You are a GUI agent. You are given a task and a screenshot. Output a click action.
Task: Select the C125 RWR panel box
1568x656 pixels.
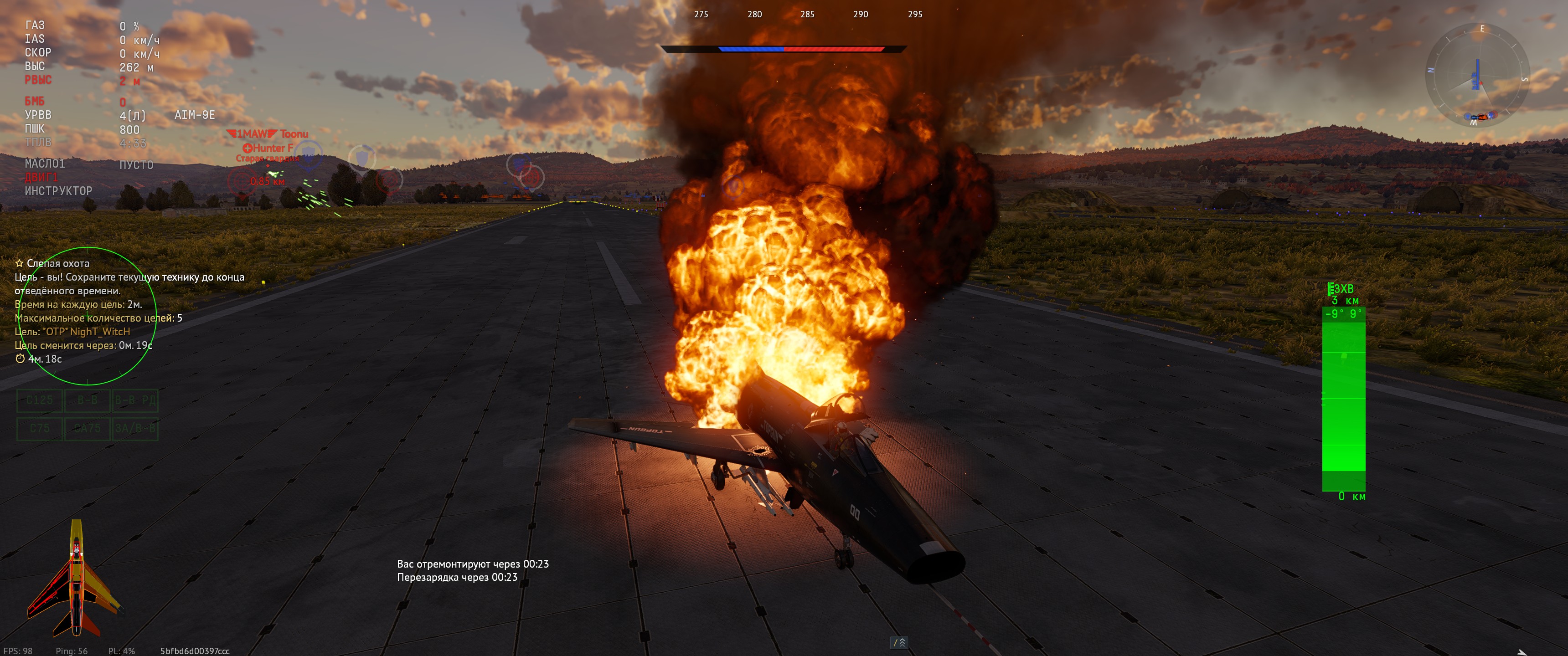(x=40, y=400)
